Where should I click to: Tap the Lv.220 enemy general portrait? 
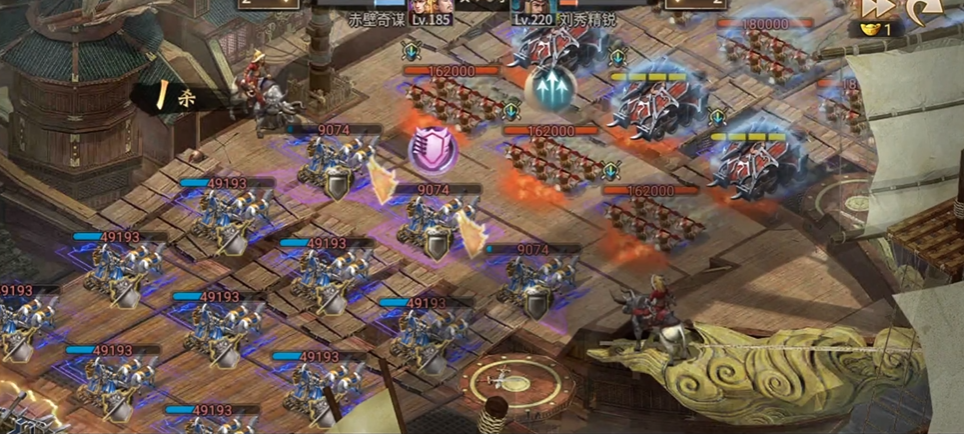538,6
